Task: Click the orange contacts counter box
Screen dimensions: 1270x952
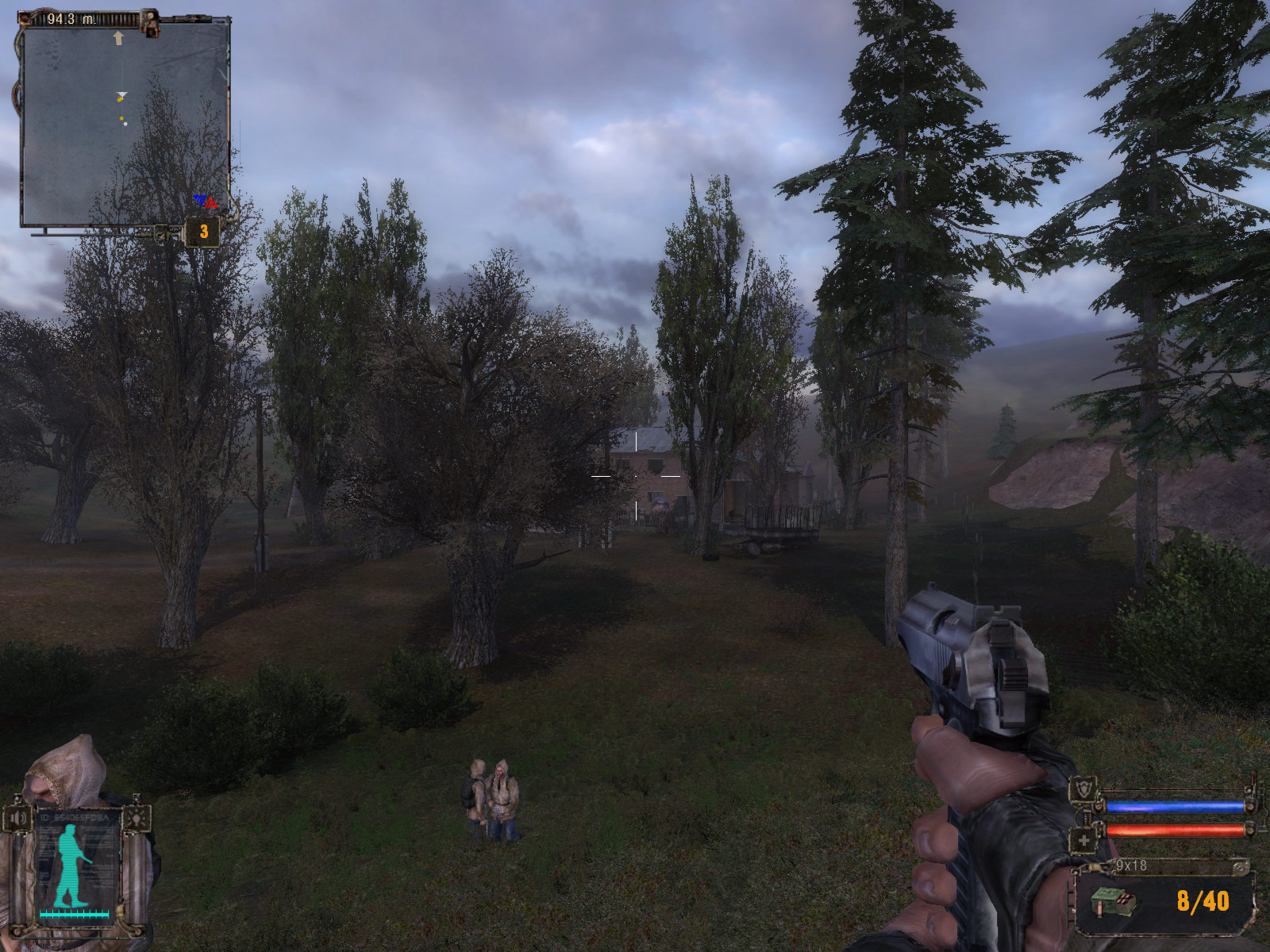Action: coord(203,232)
